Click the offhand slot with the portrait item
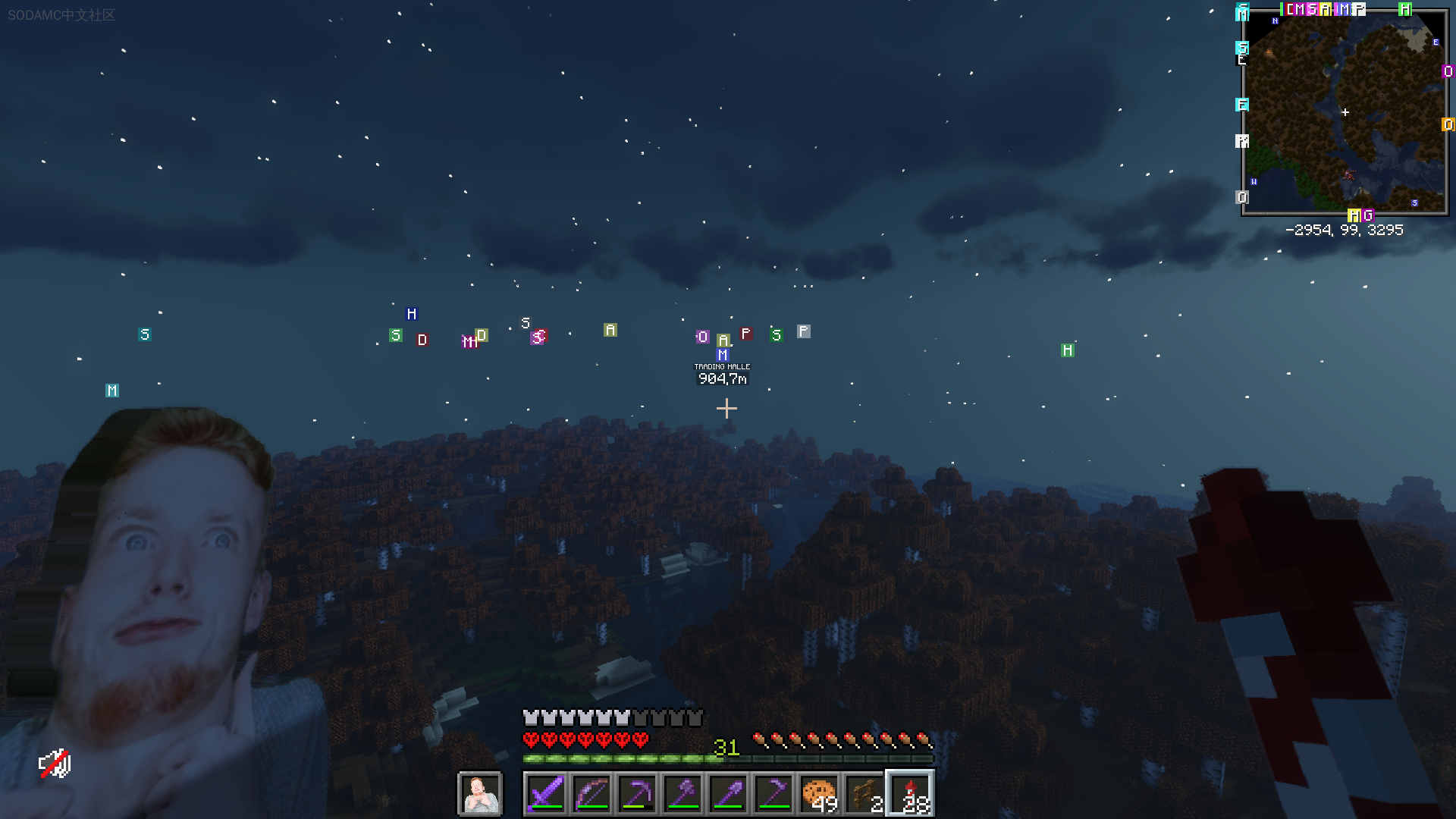Image resolution: width=1456 pixels, height=819 pixels. point(480,794)
